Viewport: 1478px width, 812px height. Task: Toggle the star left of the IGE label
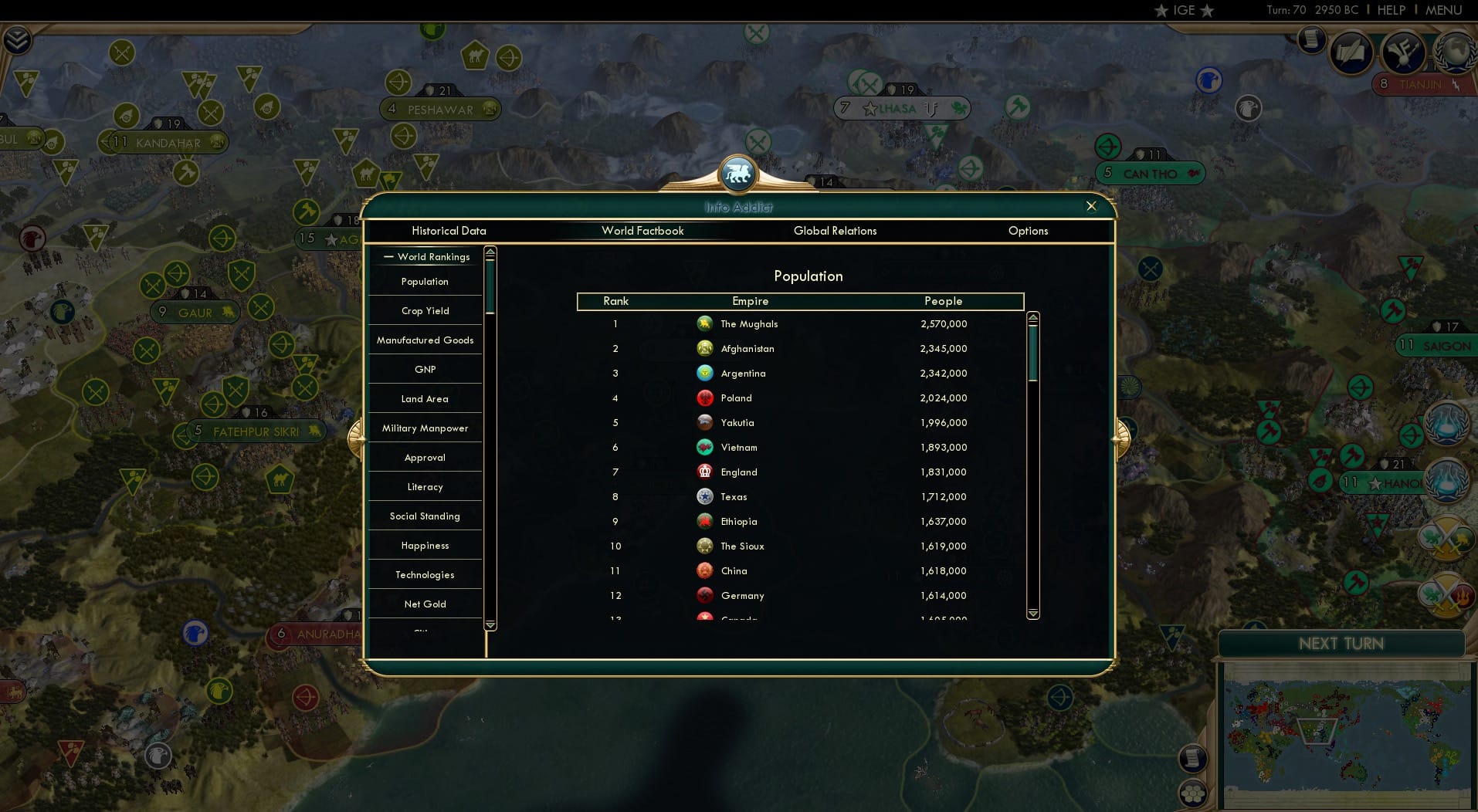(x=1161, y=10)
